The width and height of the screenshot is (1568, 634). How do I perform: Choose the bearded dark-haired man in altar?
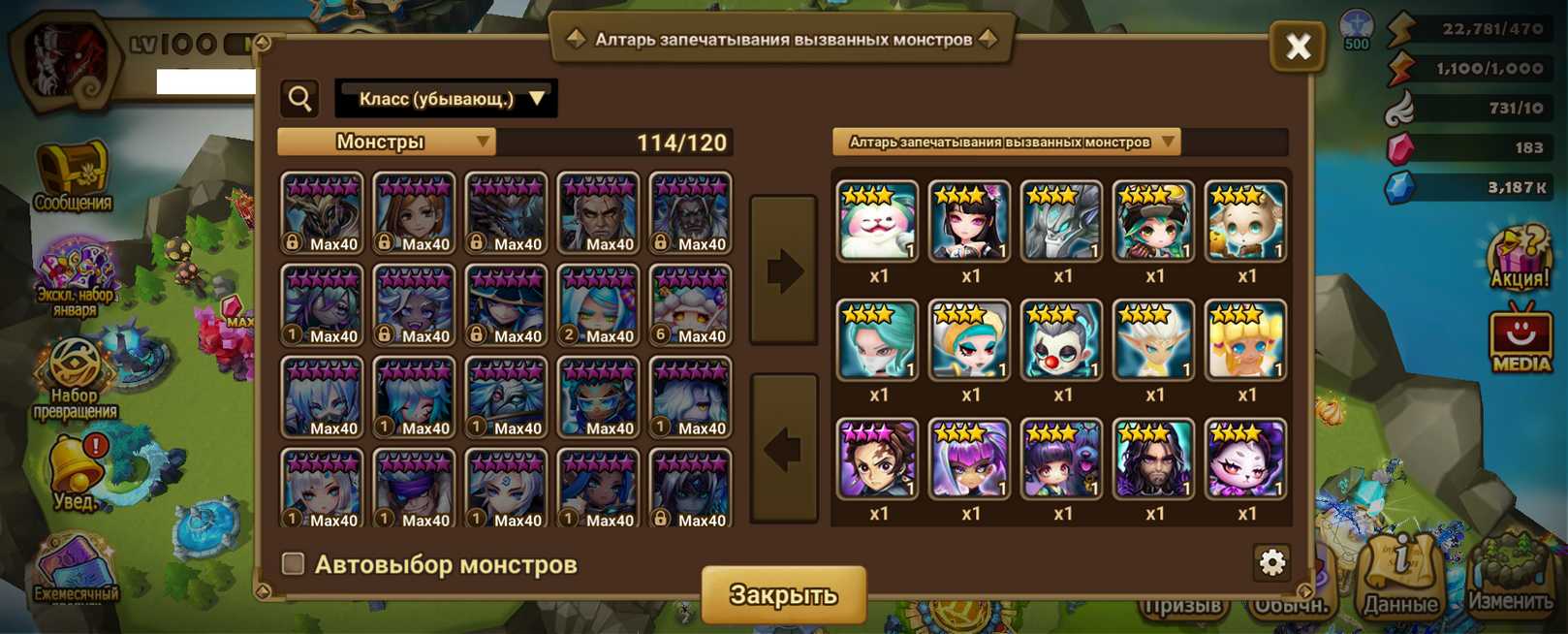(1153, 460)
